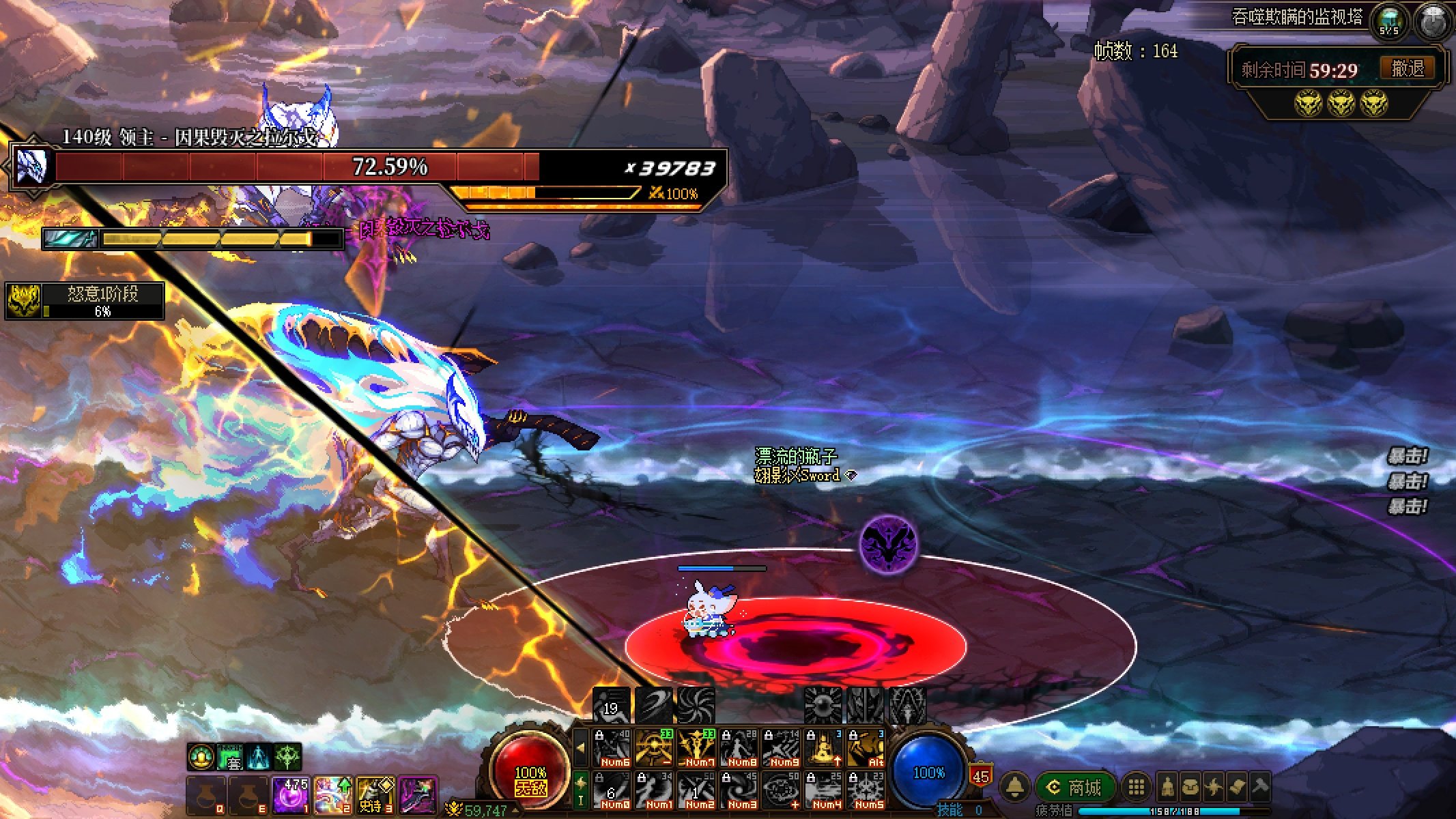Select the pouch icon in the bottom menu
The width and height of the screenshot is (1456, 819).
coord(1190,788)
